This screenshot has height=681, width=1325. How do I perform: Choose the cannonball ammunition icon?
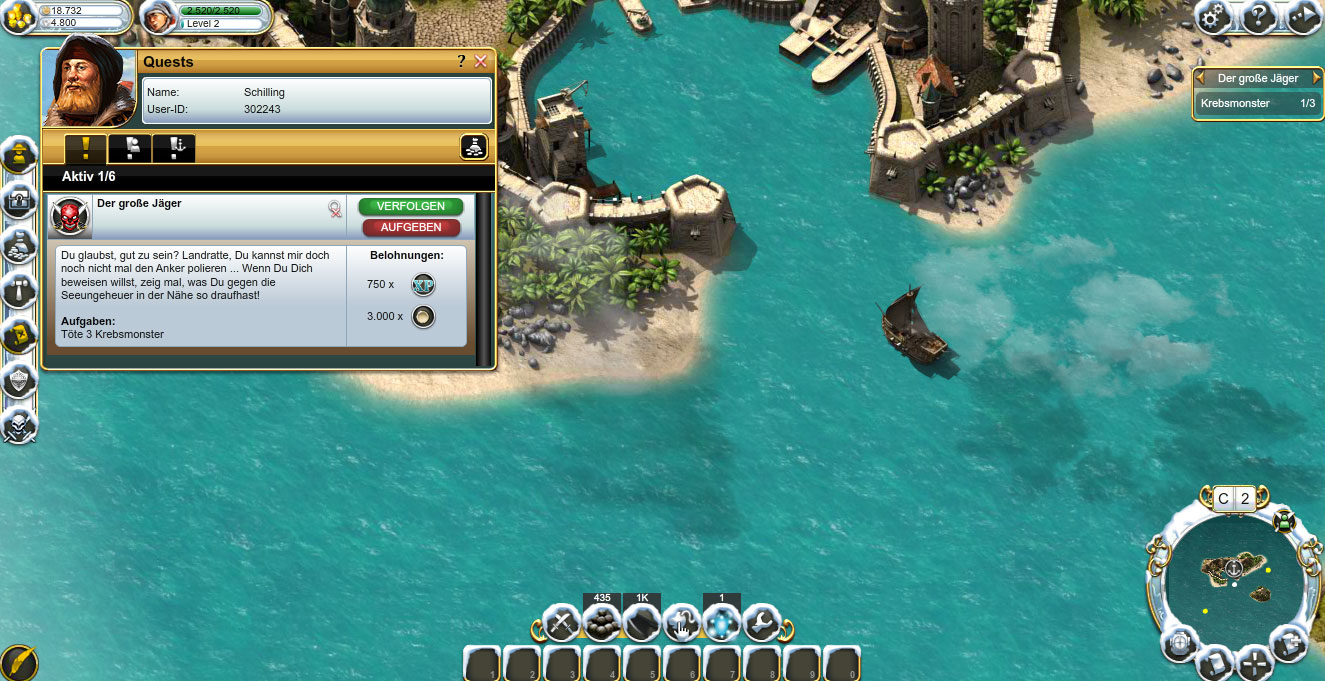pyautogui.click(x=602, y=624)
